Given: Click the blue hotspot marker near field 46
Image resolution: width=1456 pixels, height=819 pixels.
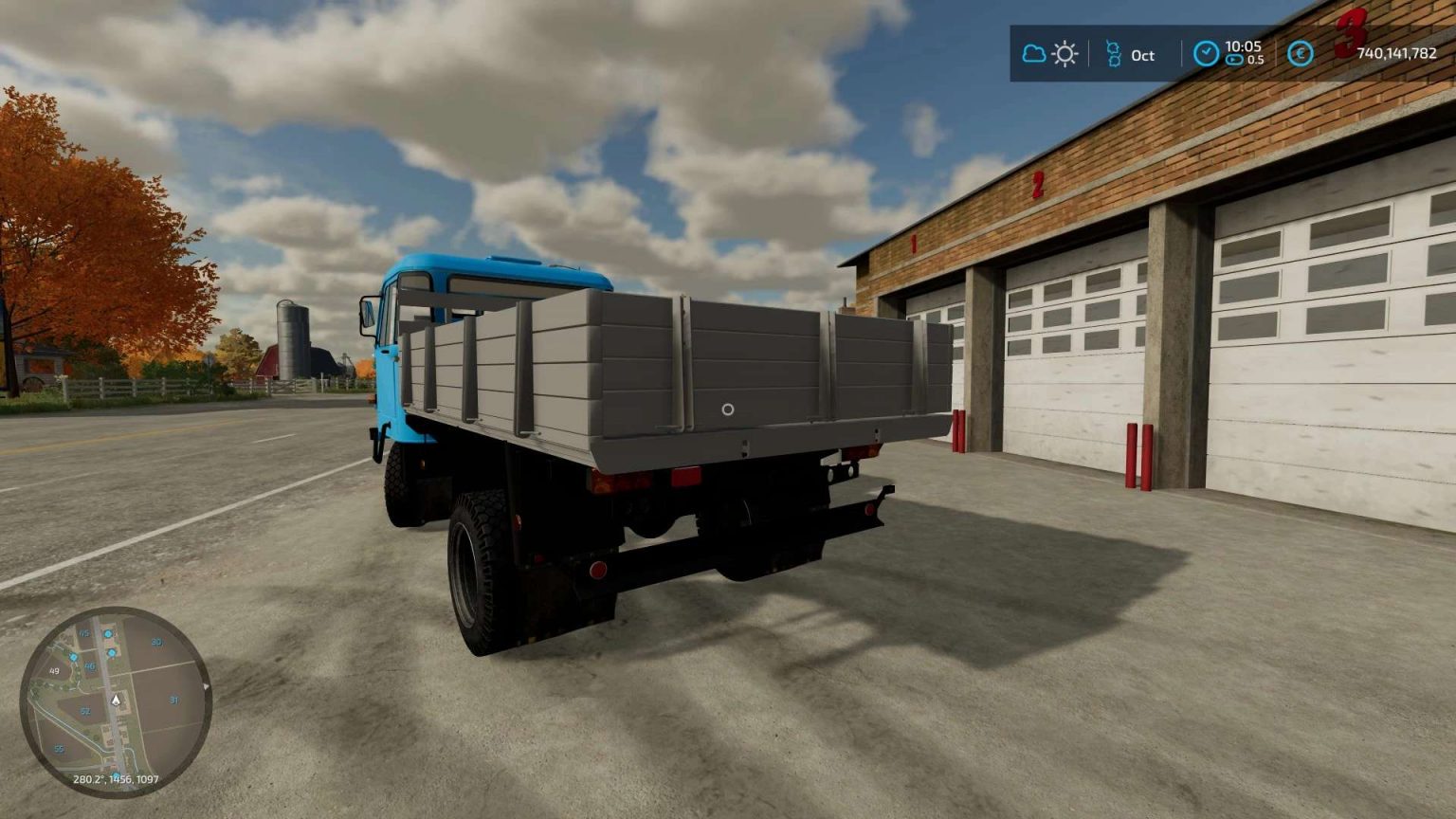Looking at the screenshot, I should pyautogui.click(x=74, y=658).
